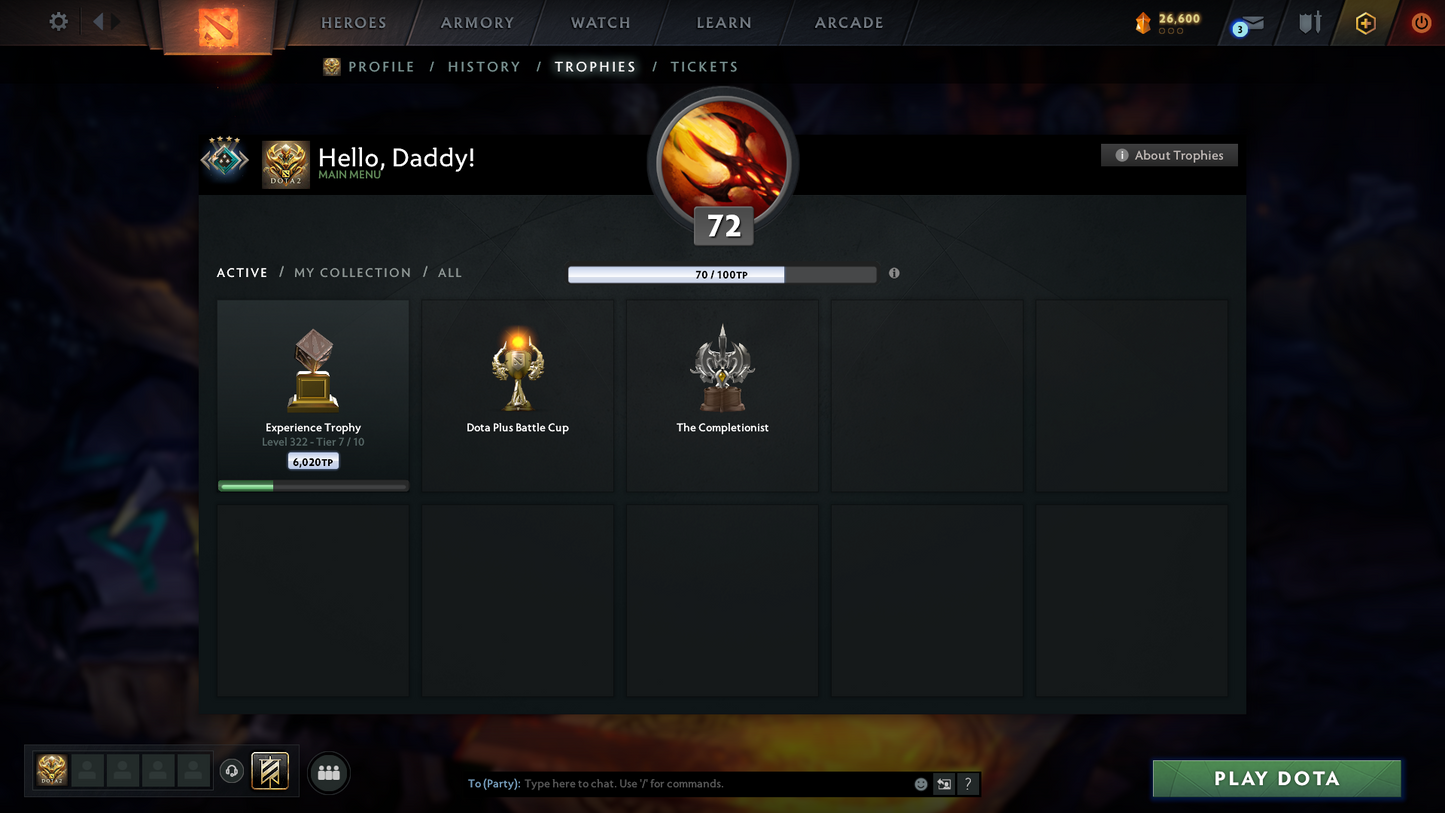This screenshot has height=813, width=1445.
Task: Open the Learn menu
Action: pyautogui.click(x=724, y=23)
